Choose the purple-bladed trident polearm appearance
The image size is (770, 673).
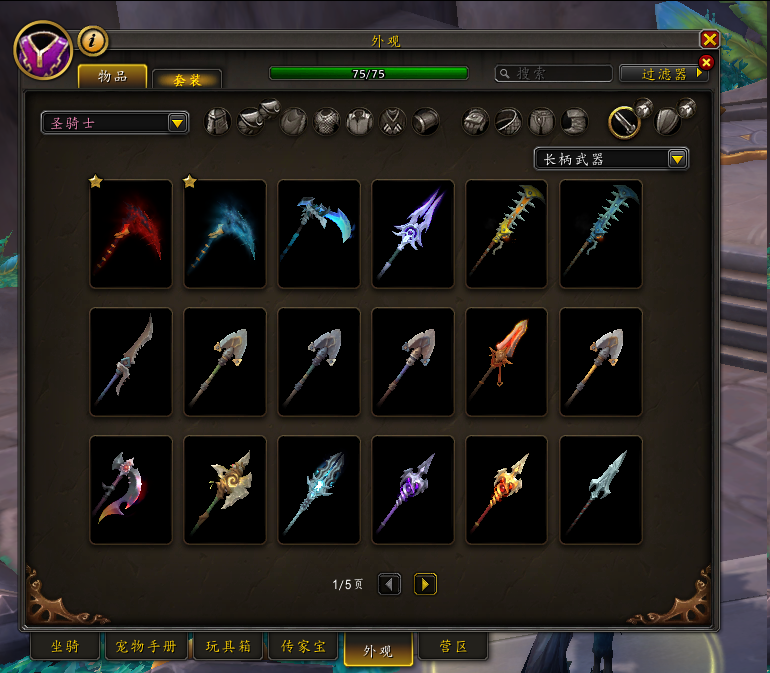[413, 234]
